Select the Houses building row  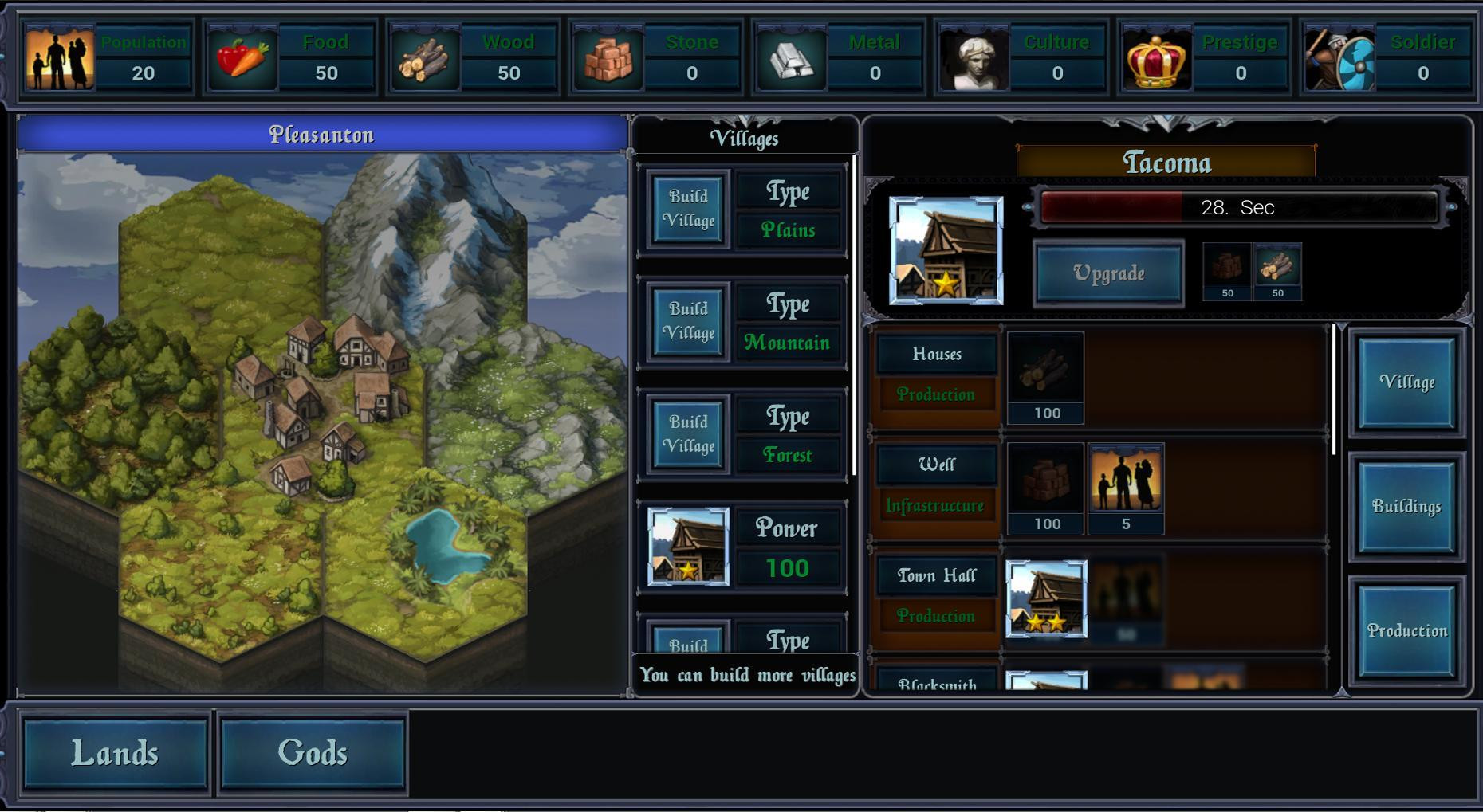click(937, 355)
